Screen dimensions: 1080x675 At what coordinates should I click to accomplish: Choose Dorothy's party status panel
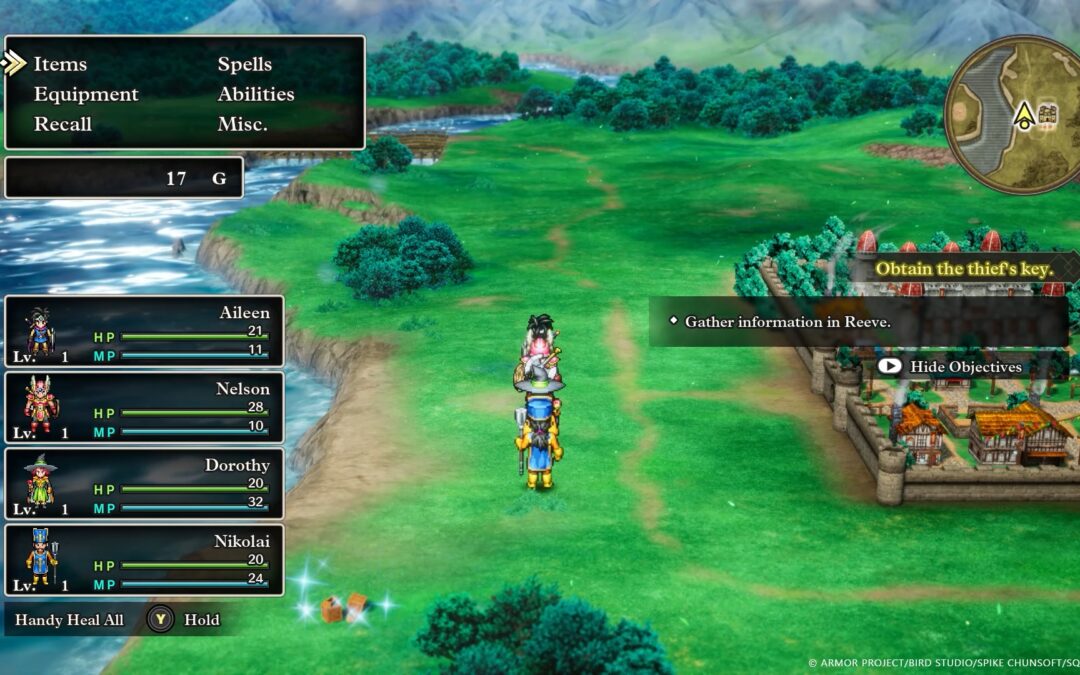(144, 483)
